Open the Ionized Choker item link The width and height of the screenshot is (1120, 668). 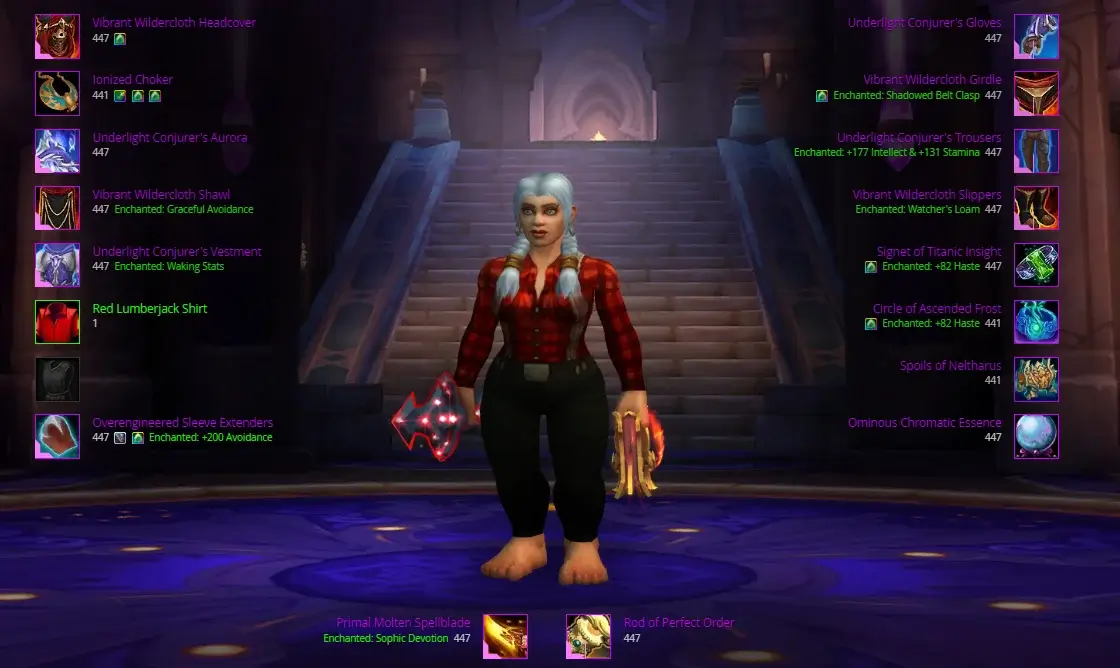point(133,80)
